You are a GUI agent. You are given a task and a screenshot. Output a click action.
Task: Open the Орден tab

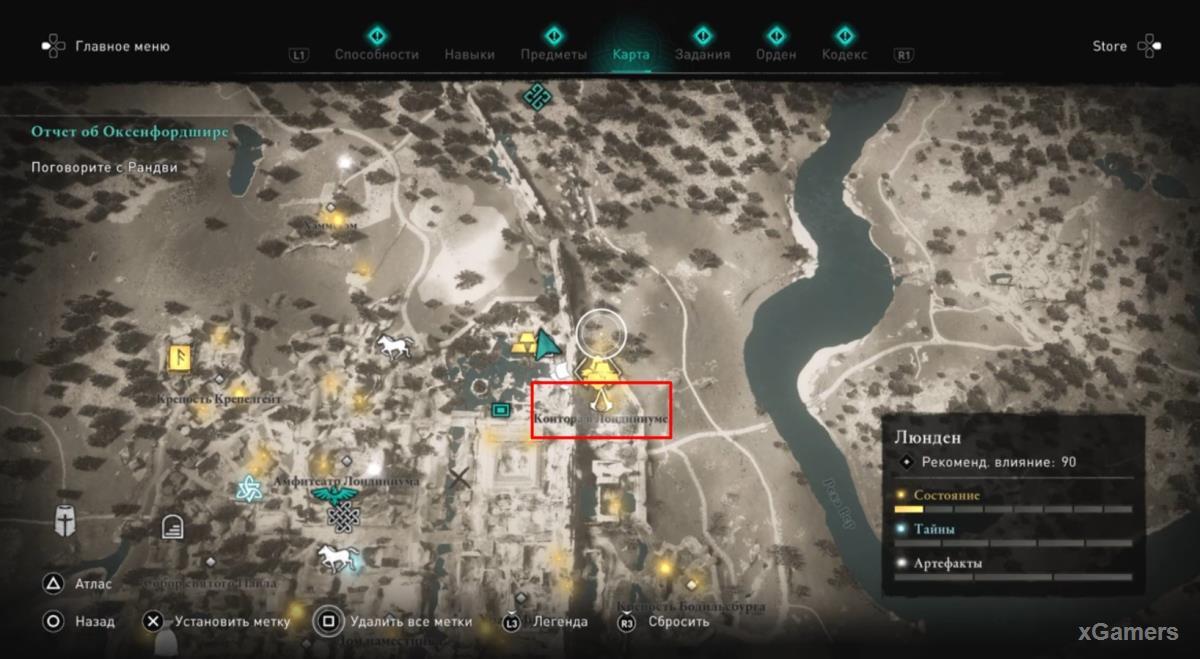pos(776,55)
